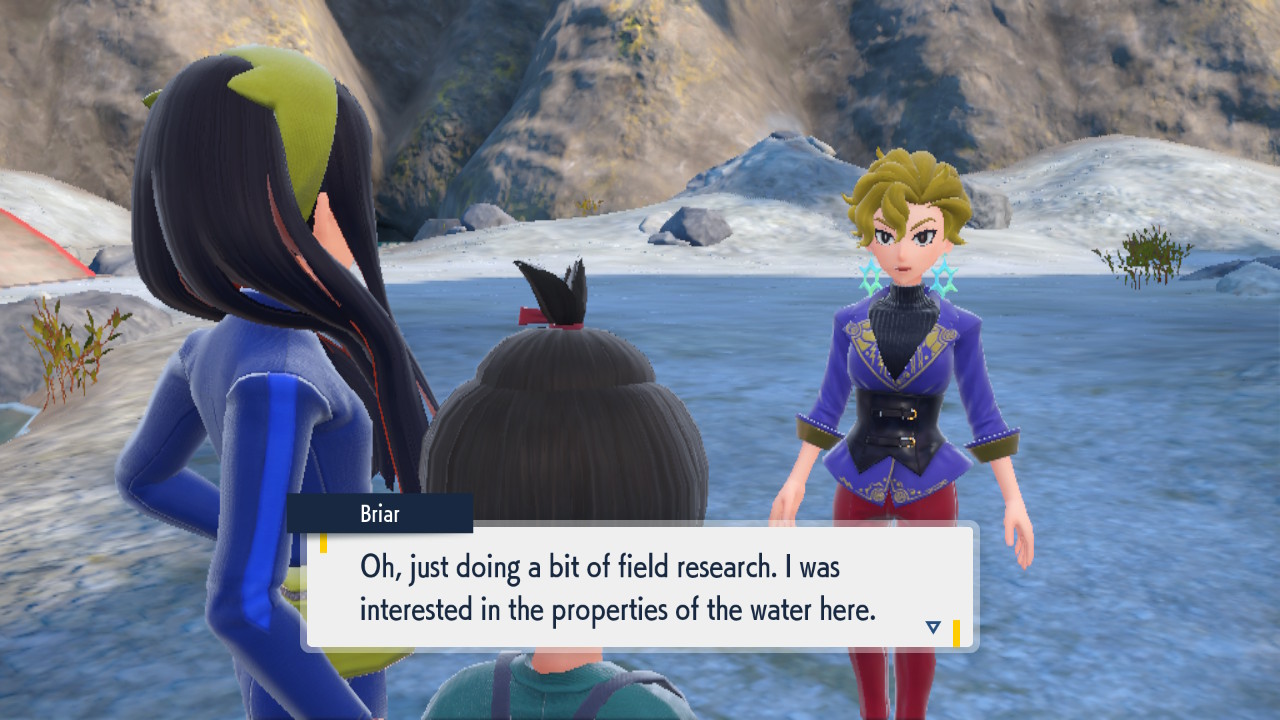1280x720 pixels.
Task: Advance dialogue with the down-arrow indicator
Action: pyautogui.click(x=933, y=627)
